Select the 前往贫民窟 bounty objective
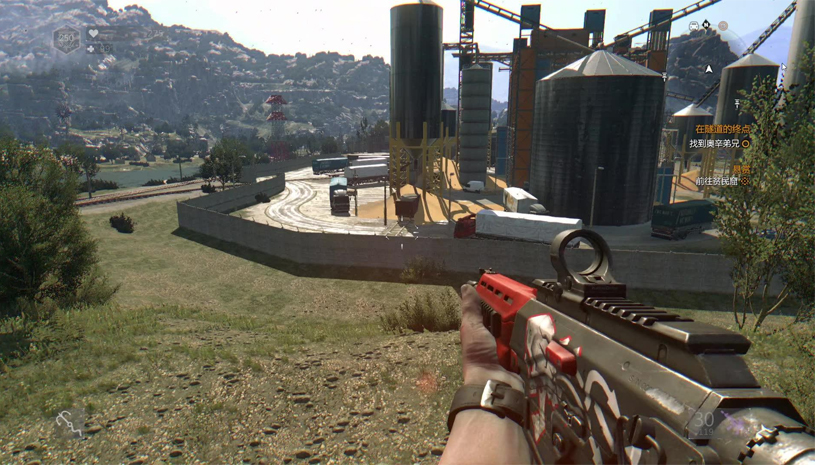The image size is (815, 465). point(720,181)
